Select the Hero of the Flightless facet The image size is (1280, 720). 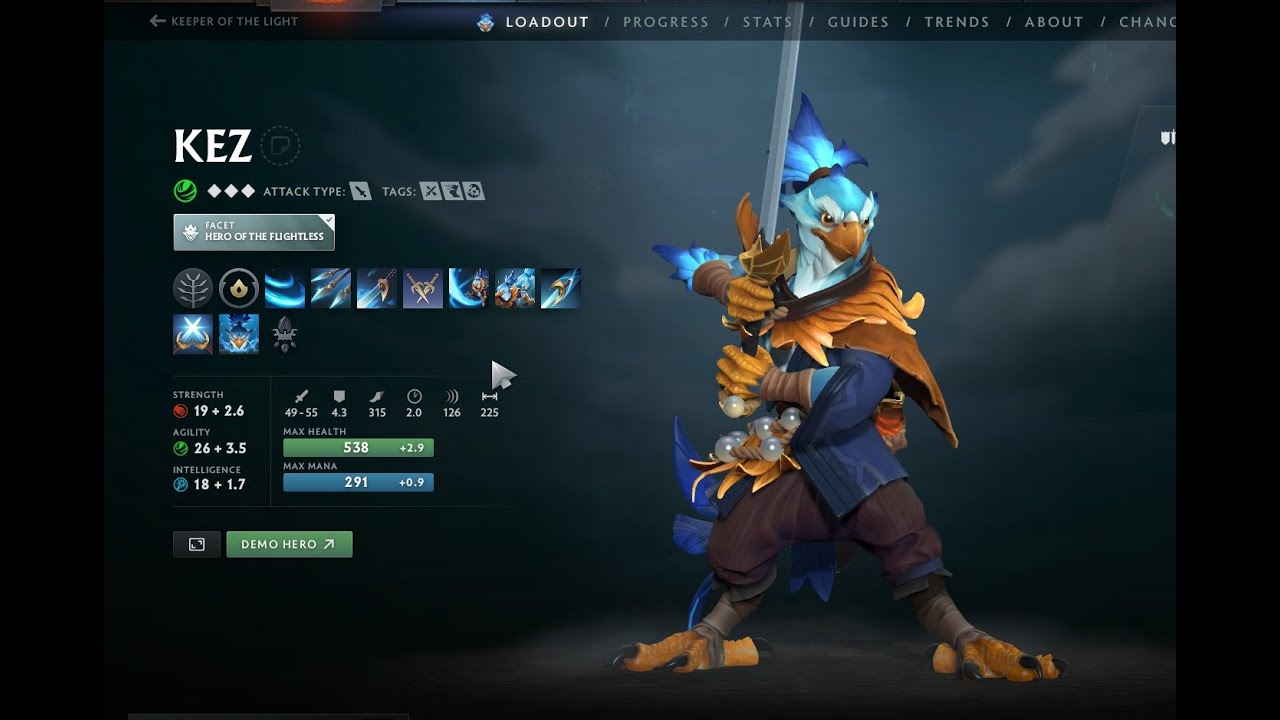tap(254, 232)
